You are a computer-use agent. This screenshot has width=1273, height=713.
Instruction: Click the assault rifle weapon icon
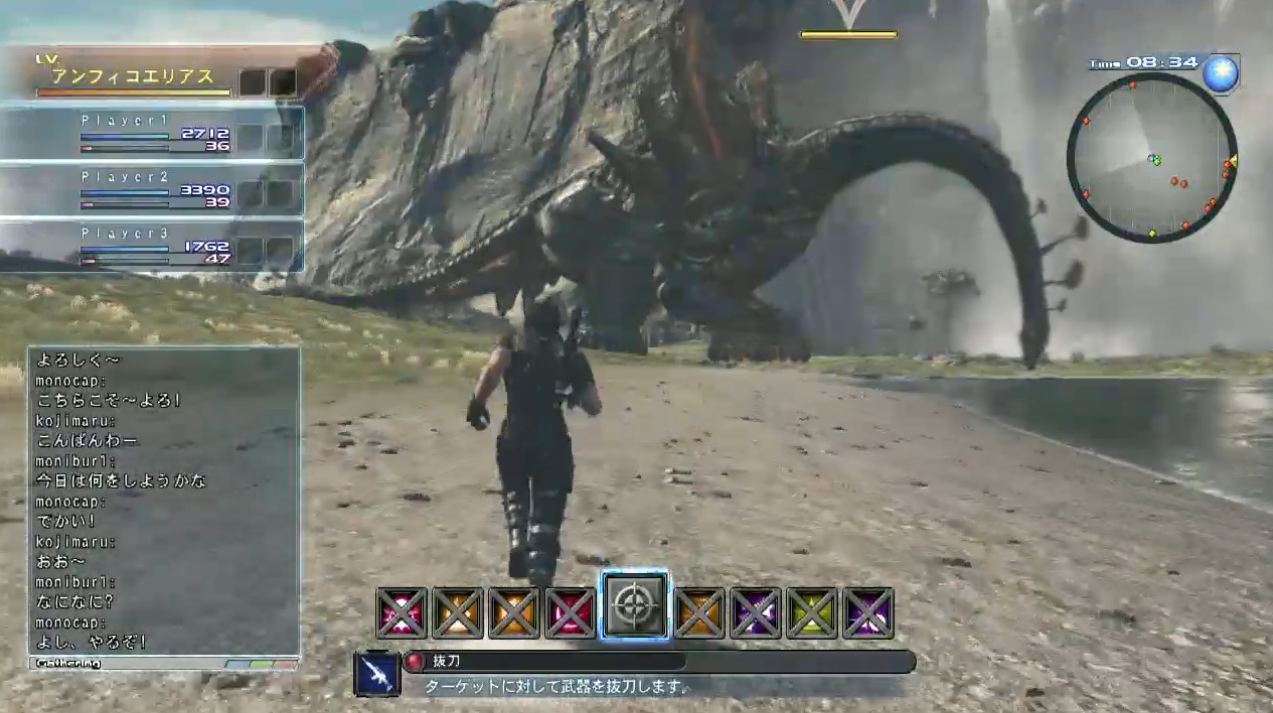point(377,674)
